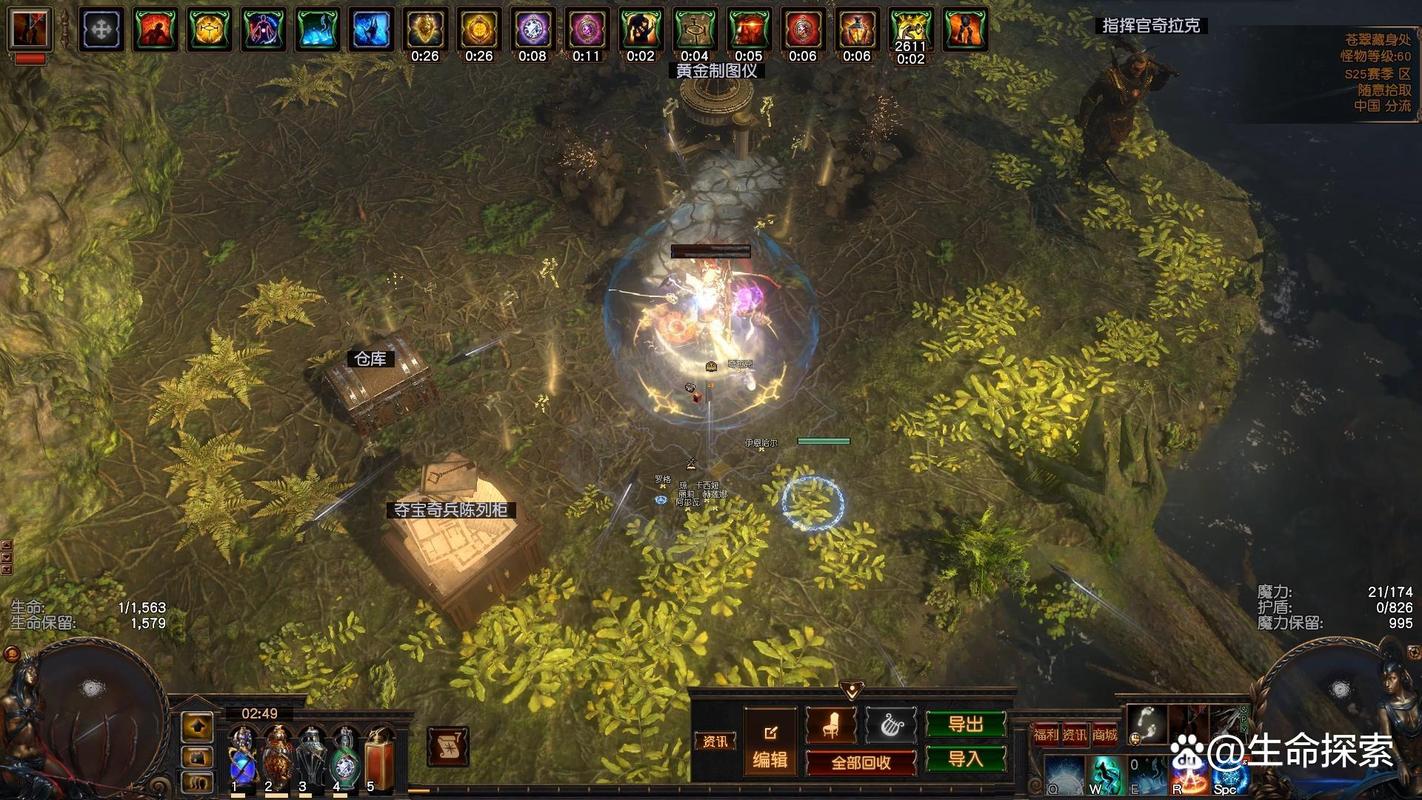This screenshot has width=1422, height=800.
Task: Use the green diamond flask in slot 4
Action: tap(345, 756)
